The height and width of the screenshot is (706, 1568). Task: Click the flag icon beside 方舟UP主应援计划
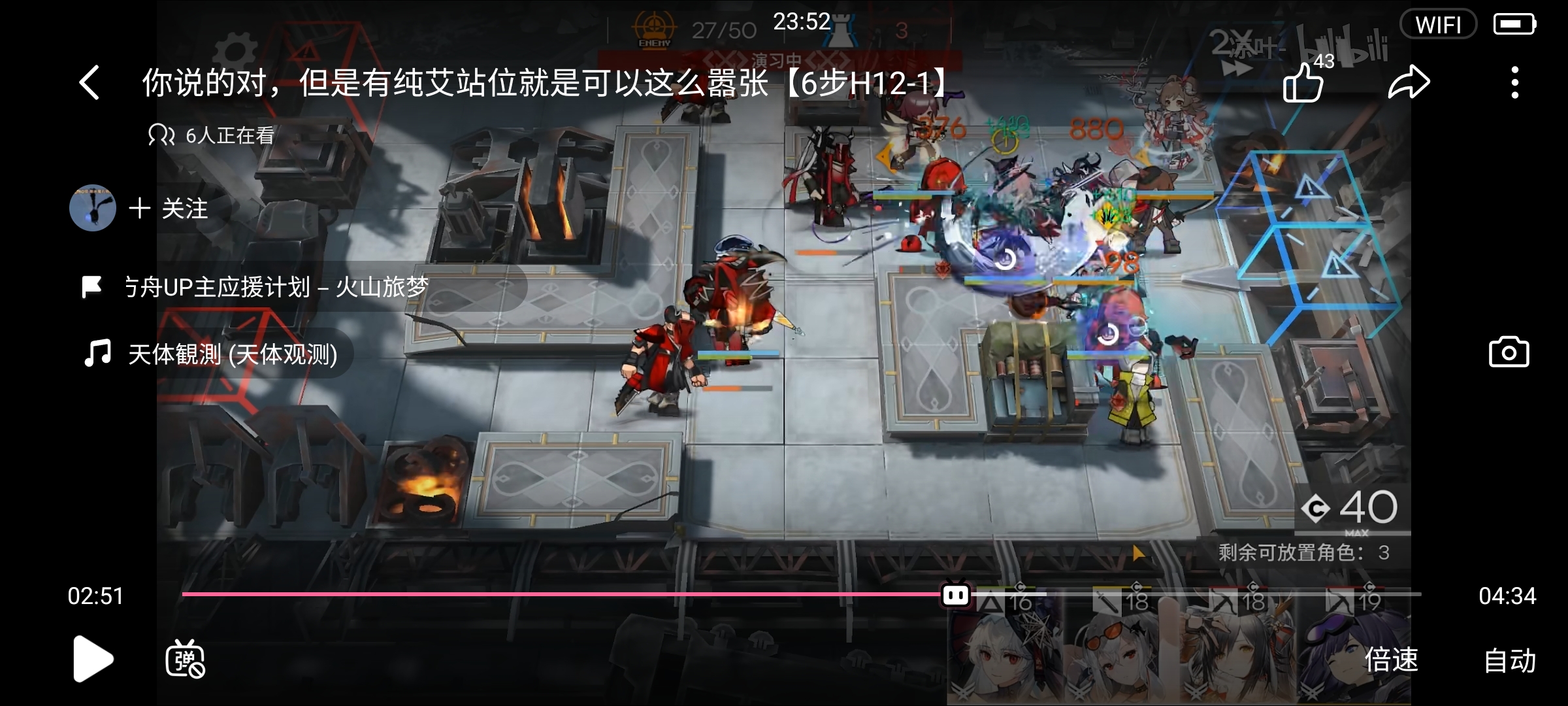tap(93, 286)
